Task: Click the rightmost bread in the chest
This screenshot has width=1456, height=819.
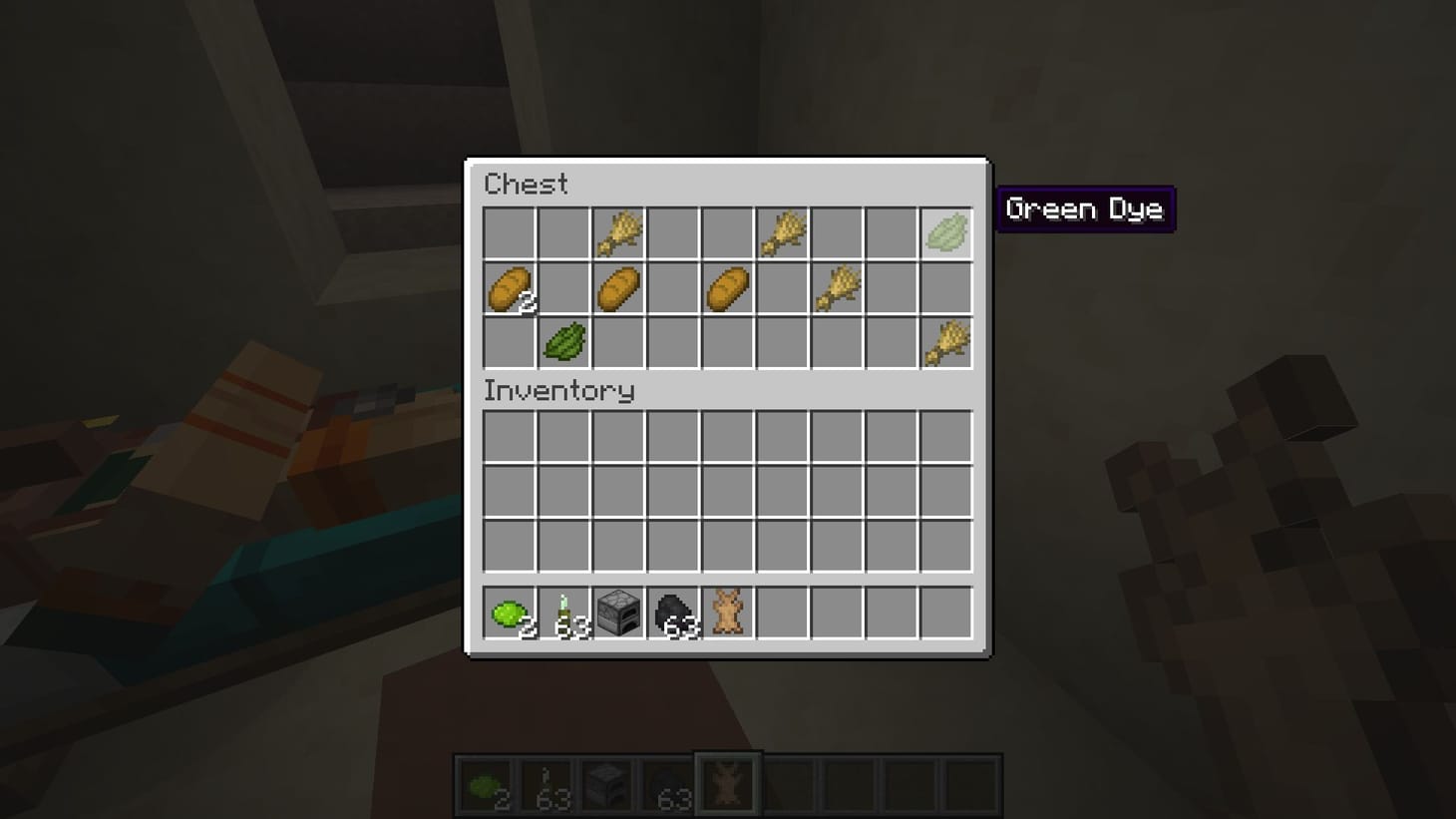Action: 727,288
